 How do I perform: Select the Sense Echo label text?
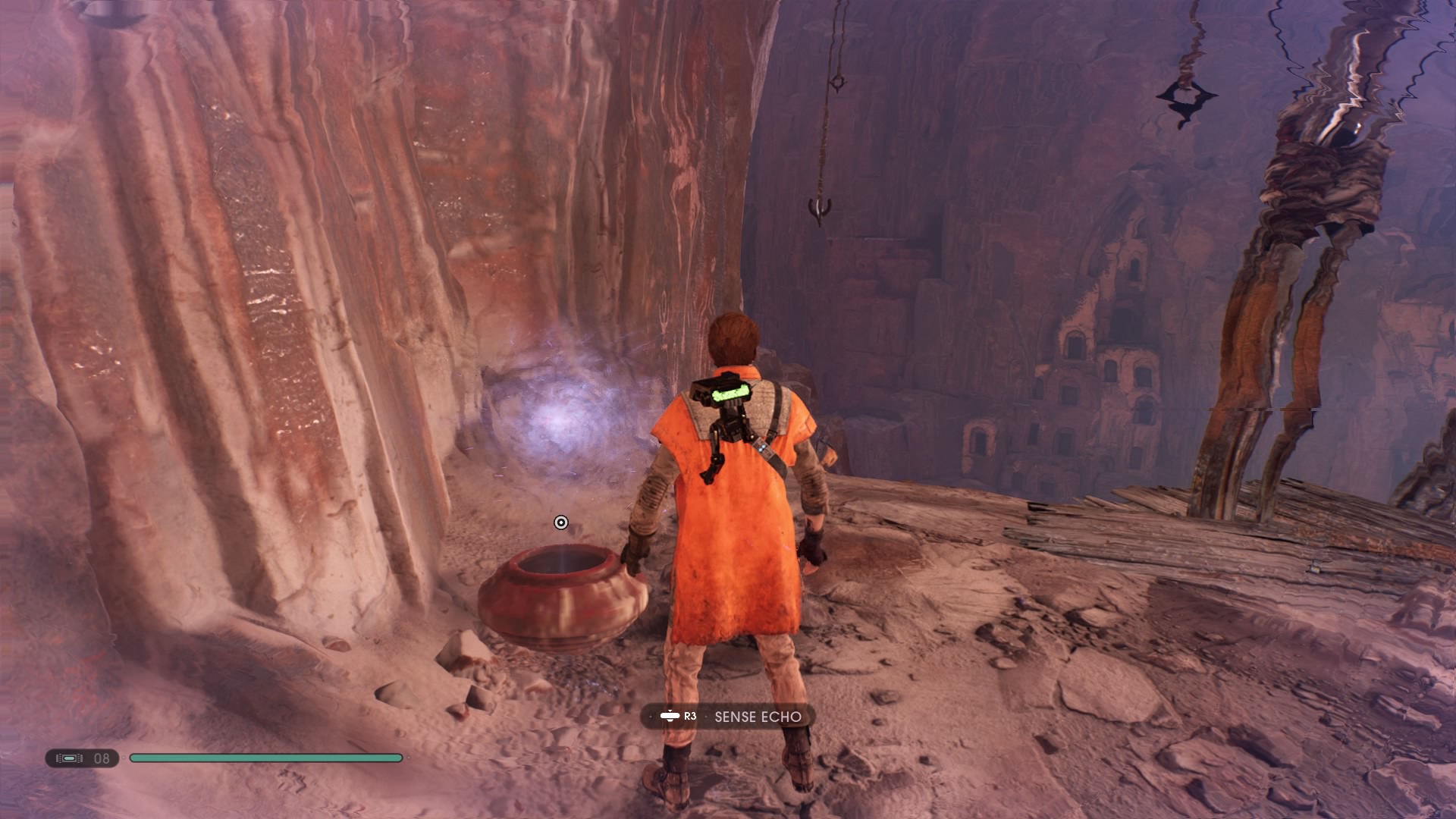click(x=758, y=716)
